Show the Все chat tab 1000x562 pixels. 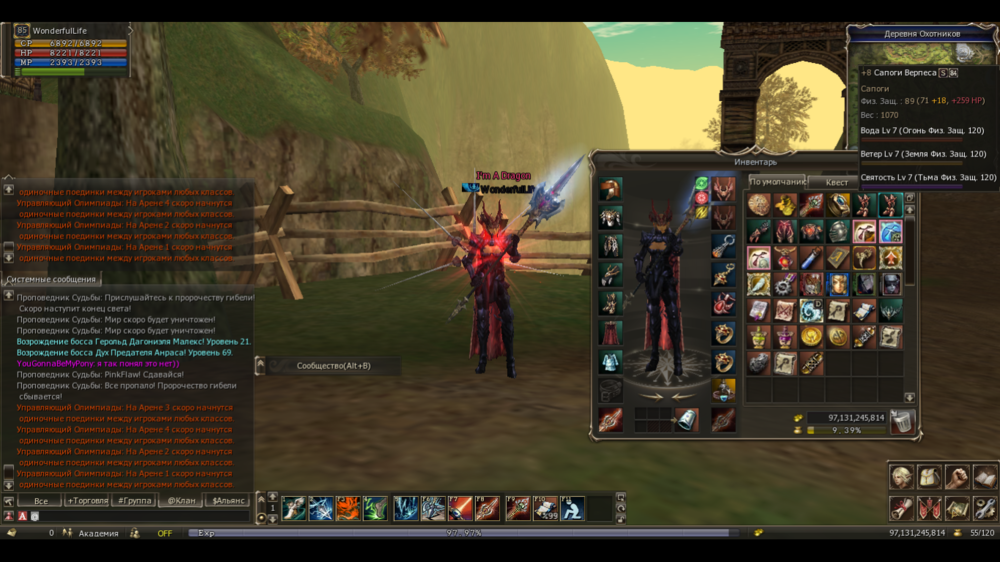[41, 500]
